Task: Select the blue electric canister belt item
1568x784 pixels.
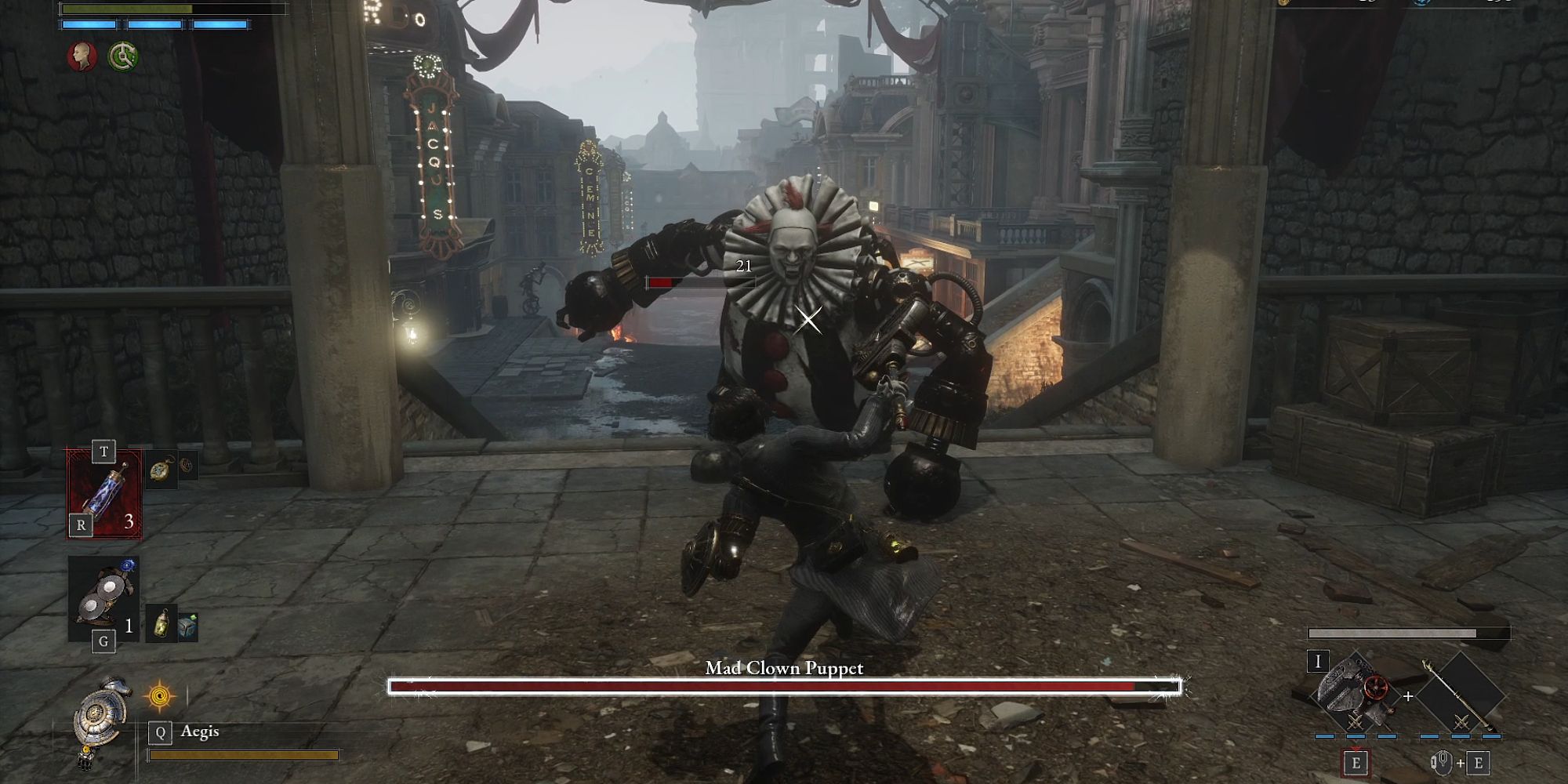Action: coord(105,493)
